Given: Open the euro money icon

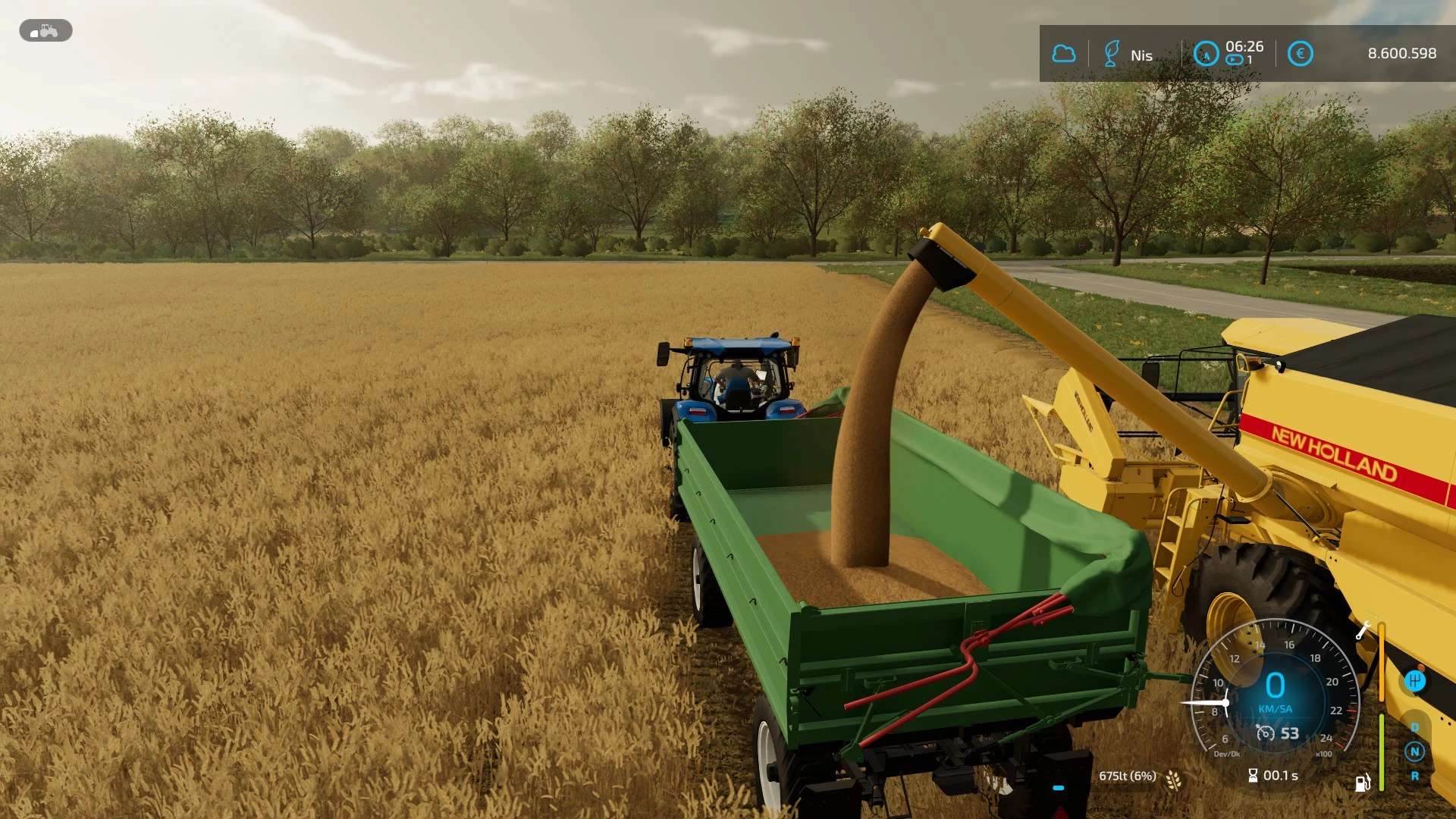Looking at the screenshot, I should 1300,54.
